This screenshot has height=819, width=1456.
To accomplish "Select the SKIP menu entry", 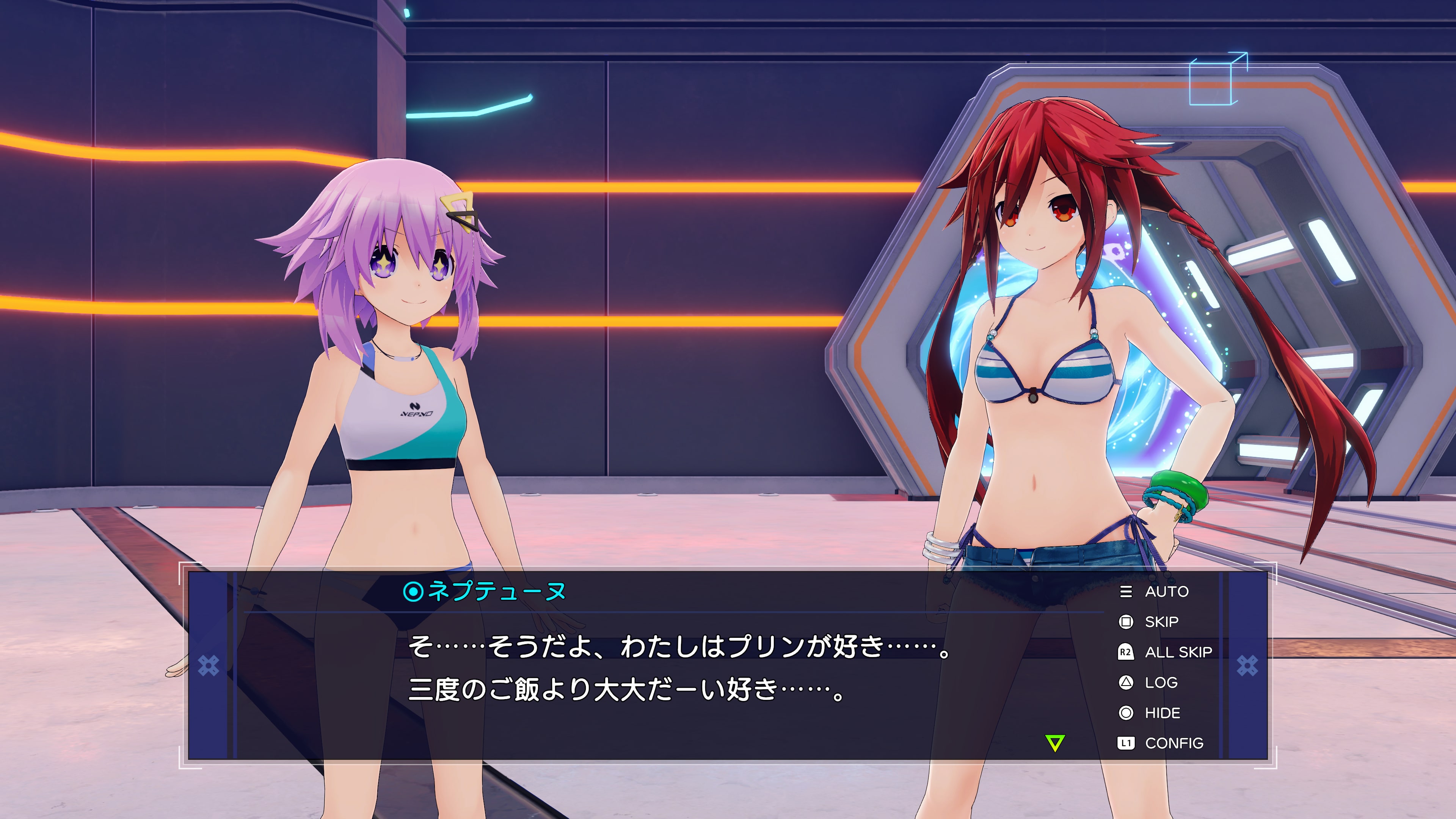I will pyautogui.click(x=1162, y=622).
